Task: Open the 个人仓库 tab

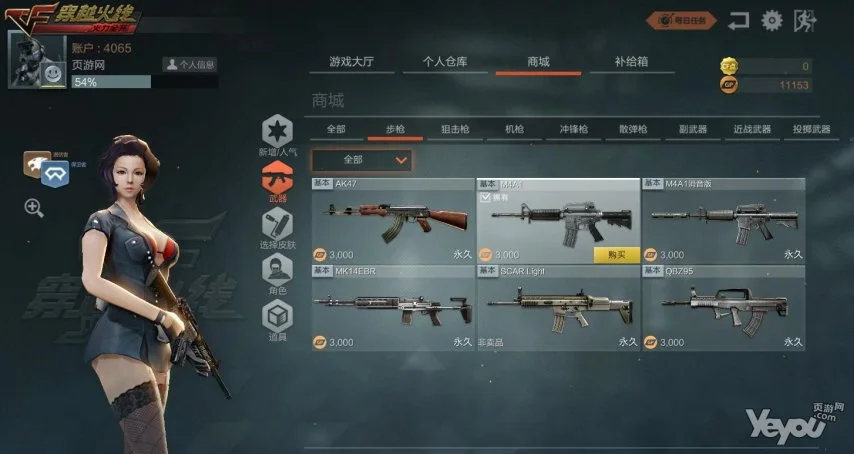Action: (x=443, y=62)
